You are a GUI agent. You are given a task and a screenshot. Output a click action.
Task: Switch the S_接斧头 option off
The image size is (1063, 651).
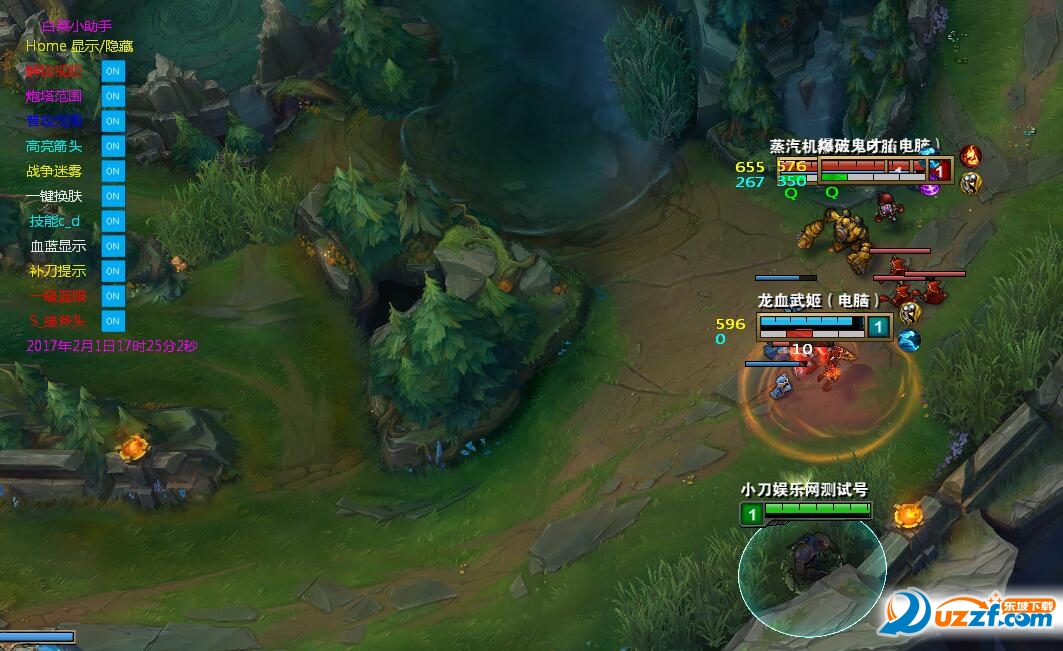click(113, 322)
